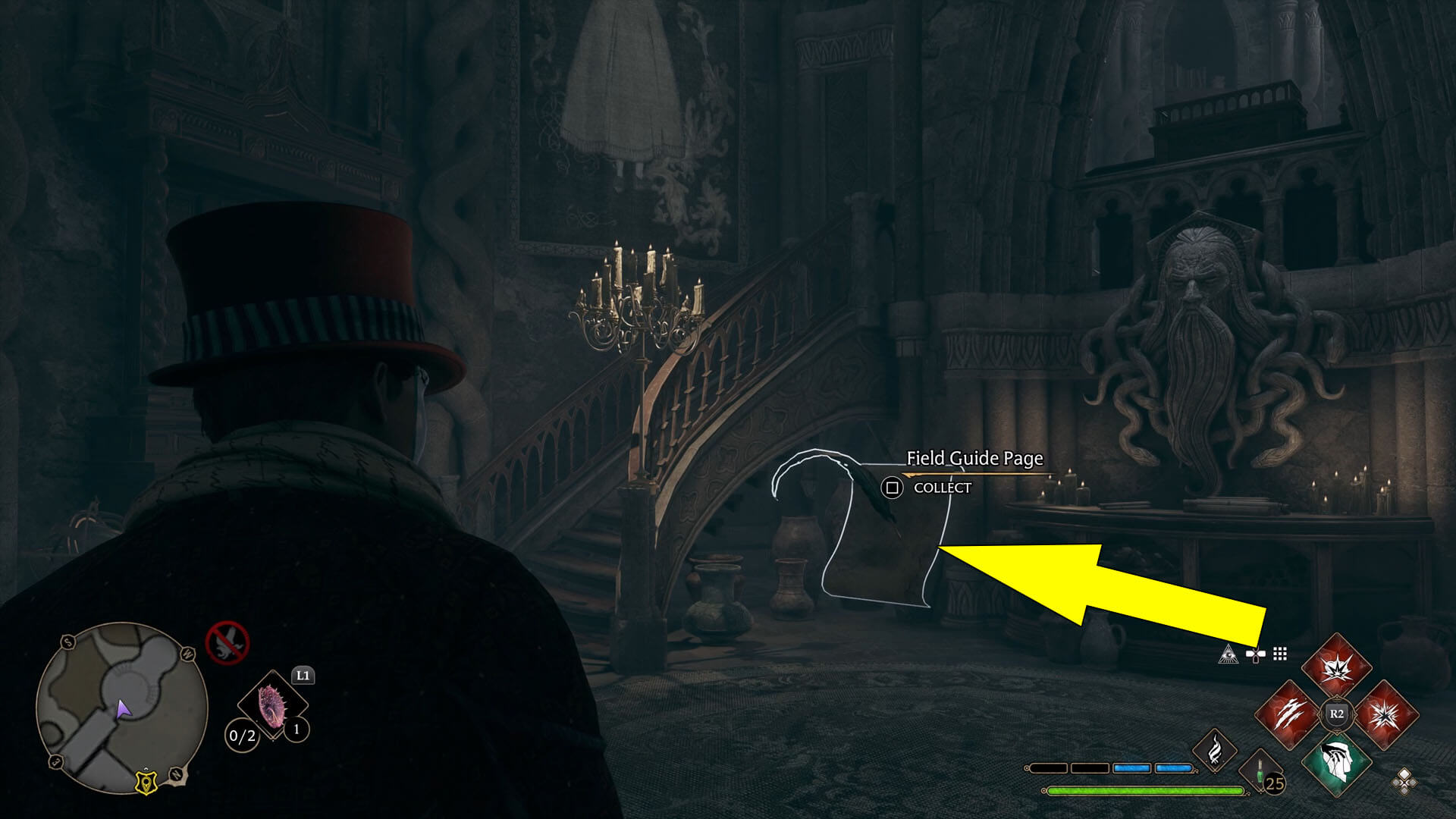Click the yellow Hogwarts crest marker on minimap
The image size is (1456, 819).
point(146,783)
